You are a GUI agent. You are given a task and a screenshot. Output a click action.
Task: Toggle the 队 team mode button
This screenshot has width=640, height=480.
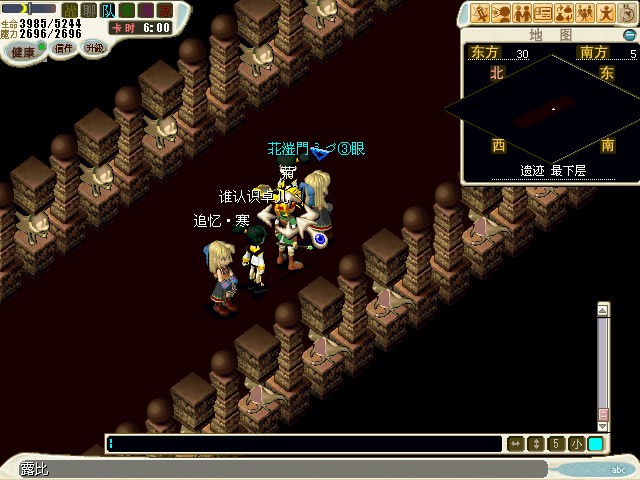tap(106, 10)
